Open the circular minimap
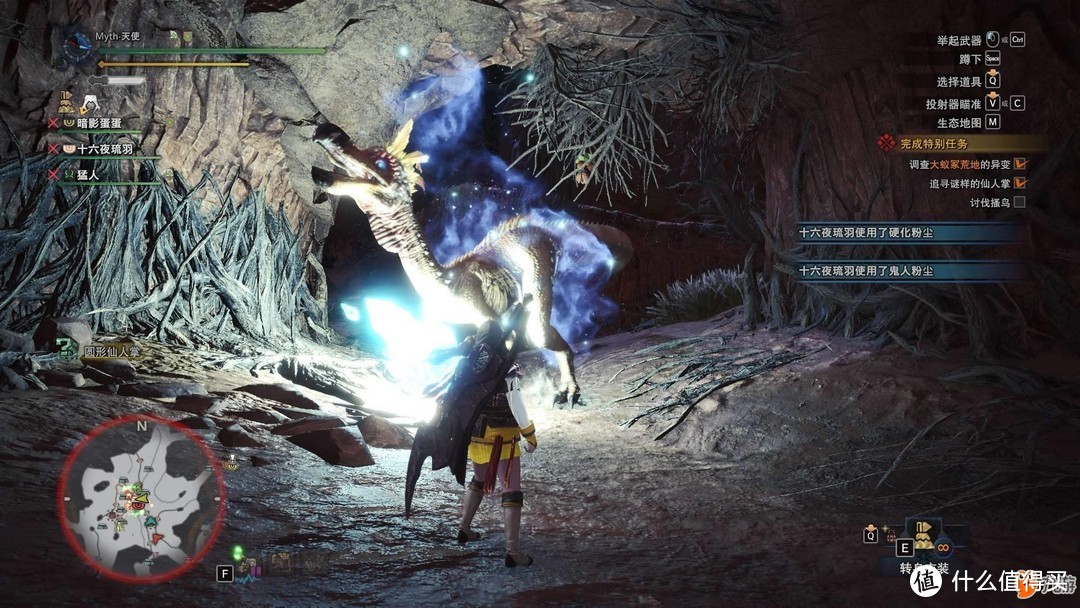Viewport: 1080px width, 608px height. coord(140,498)
